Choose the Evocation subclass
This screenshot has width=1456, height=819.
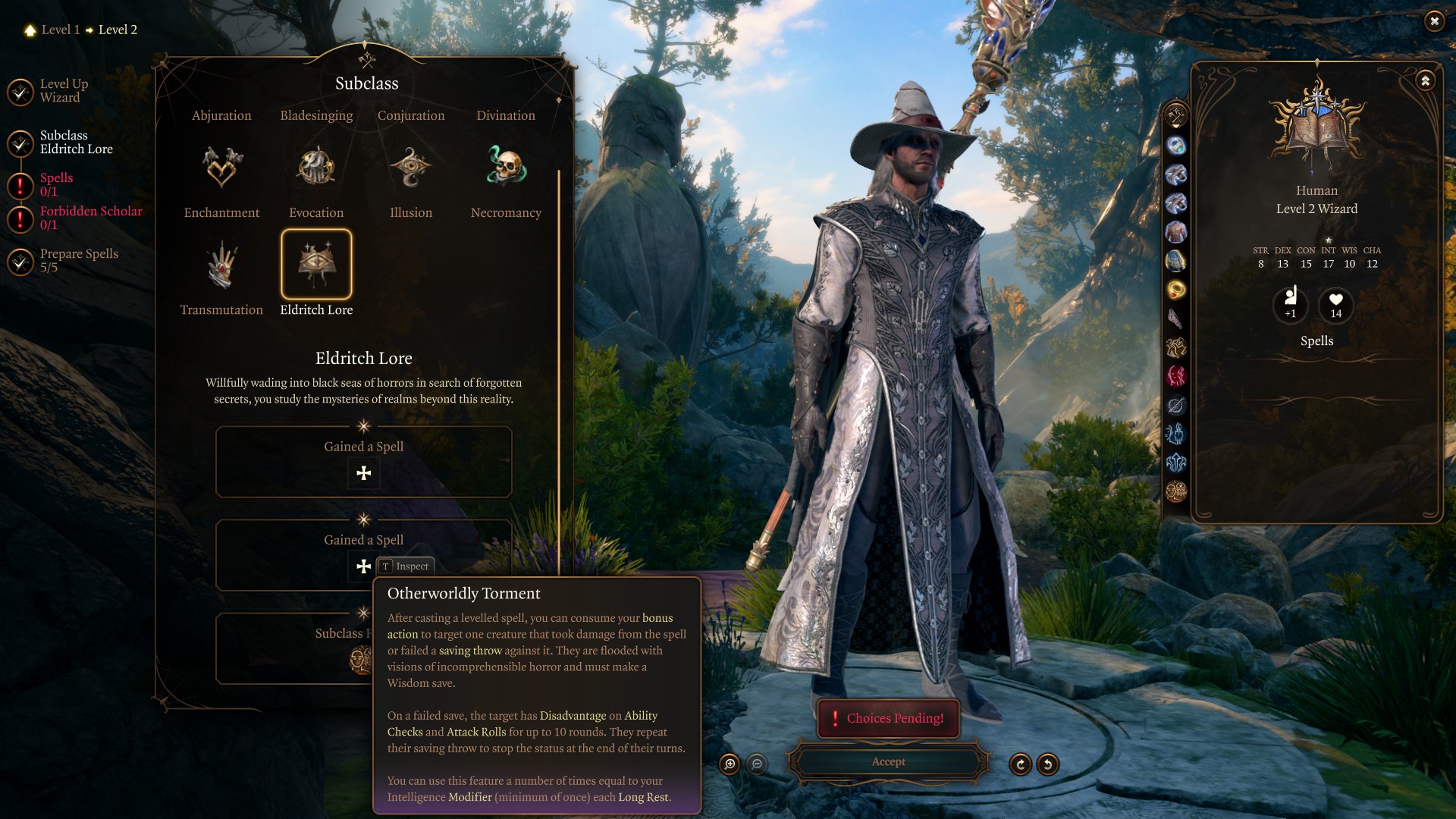316,168
